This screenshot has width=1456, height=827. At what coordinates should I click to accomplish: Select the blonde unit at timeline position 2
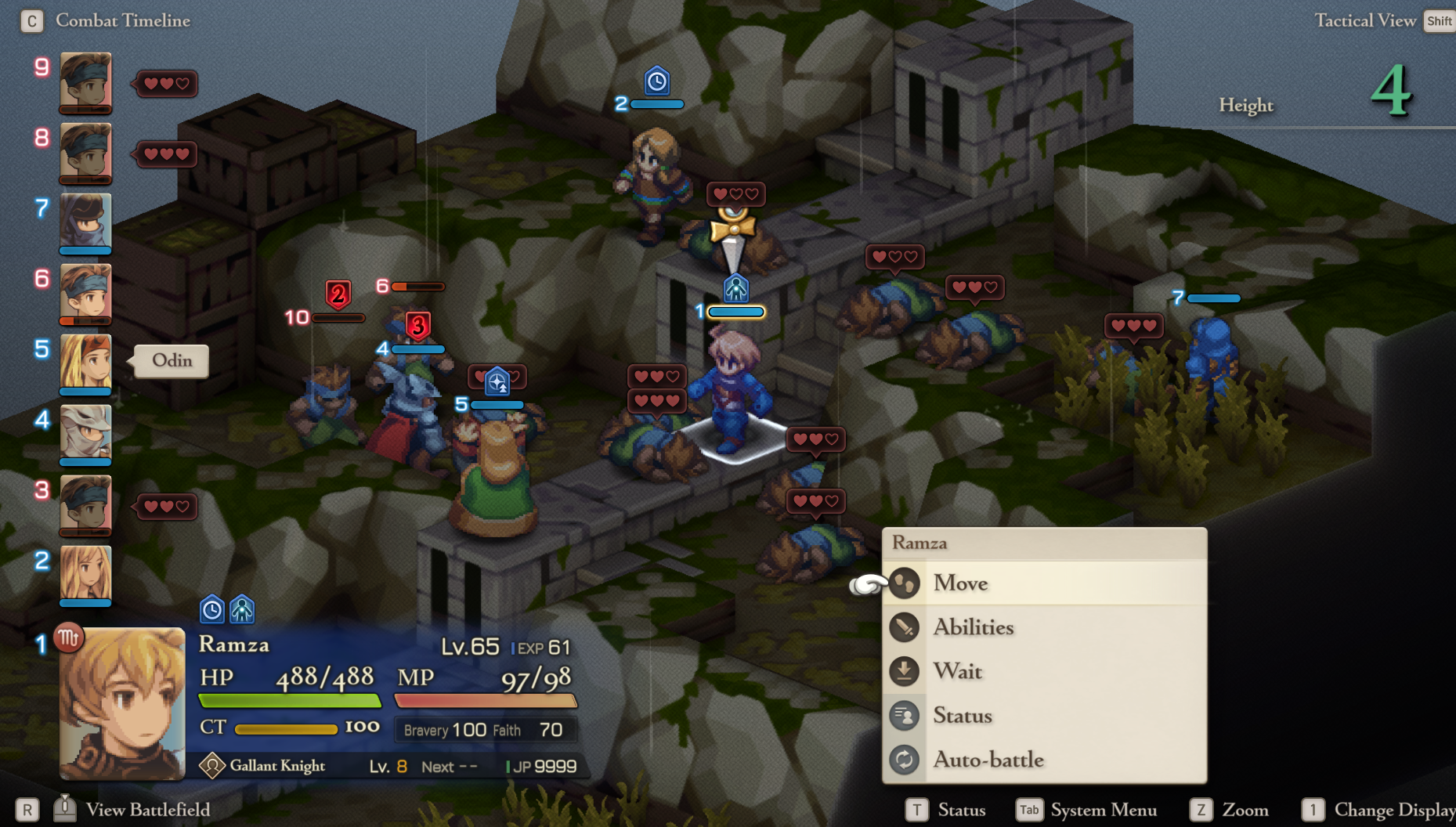point(86,573)
